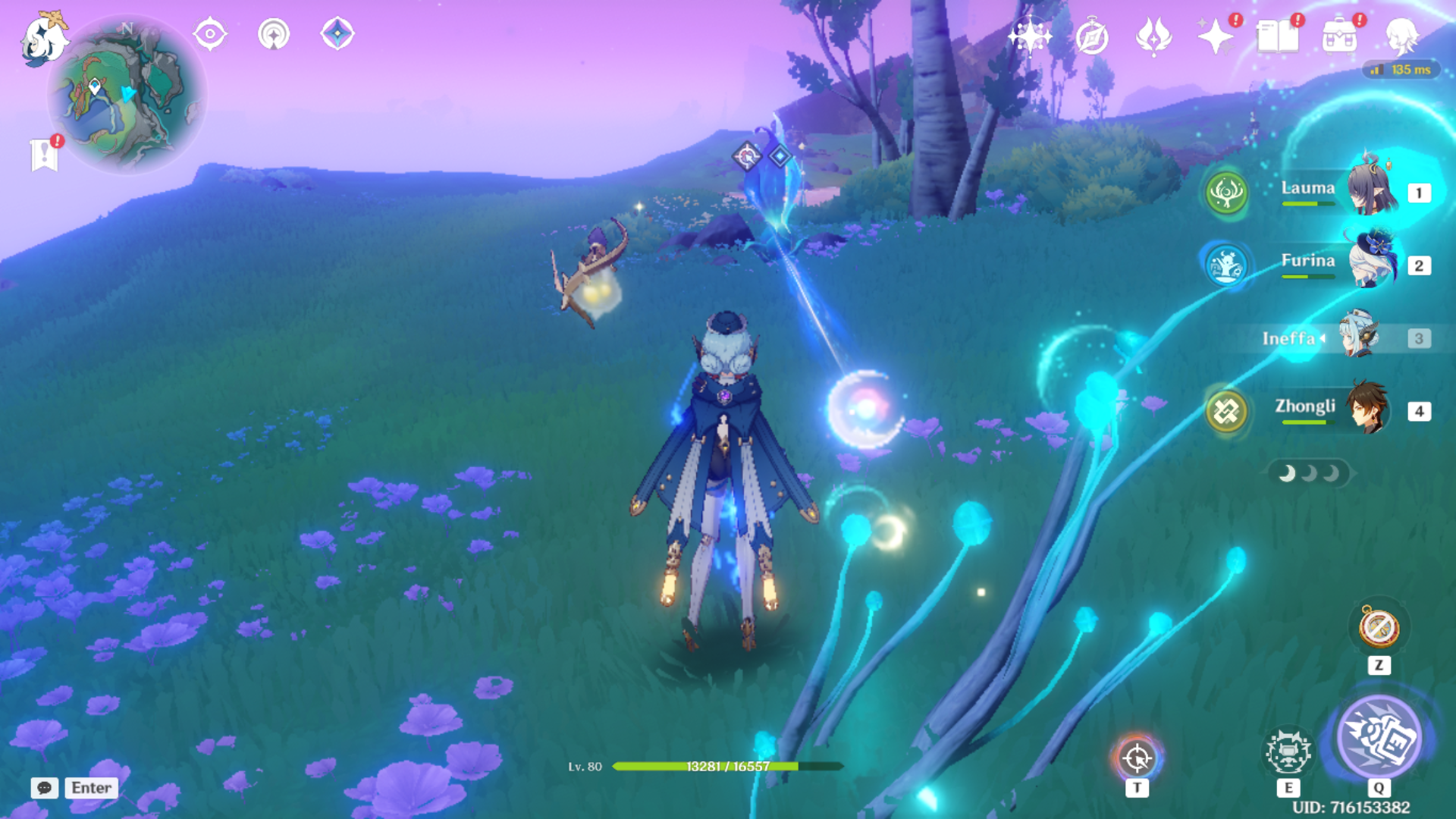Open the chat box

pyautogui.click(x=74, y=788)
